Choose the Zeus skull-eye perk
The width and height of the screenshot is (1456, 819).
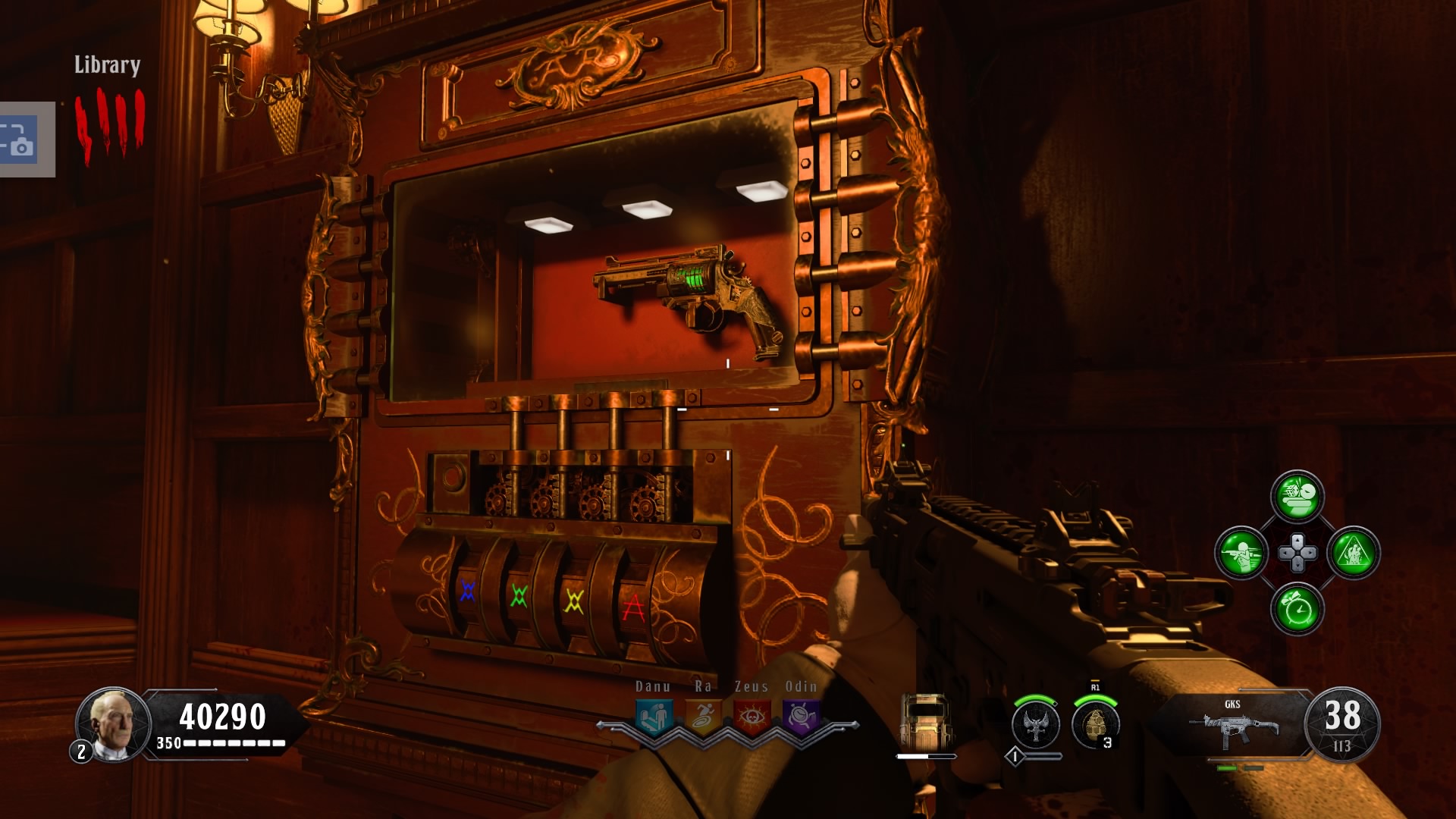[752, 715]
